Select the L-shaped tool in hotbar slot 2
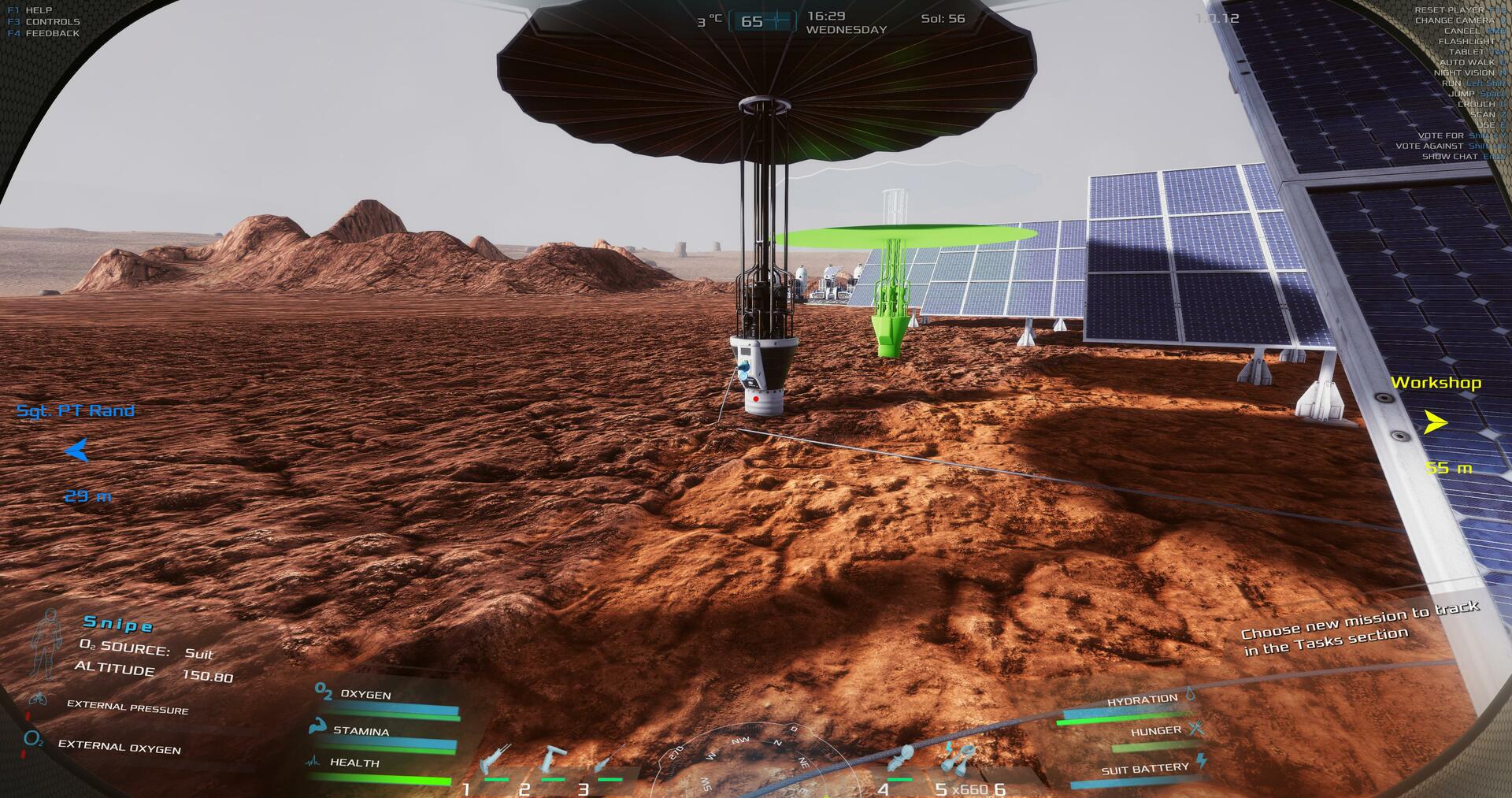Screen dimensions: 1512x798 (x=553, y=760)
